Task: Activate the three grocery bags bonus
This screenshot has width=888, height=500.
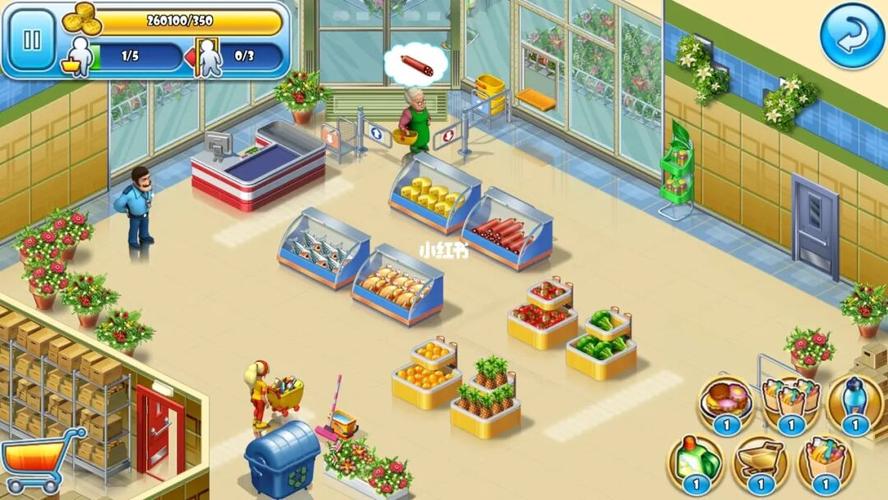Action: click(x=790, y=402)
